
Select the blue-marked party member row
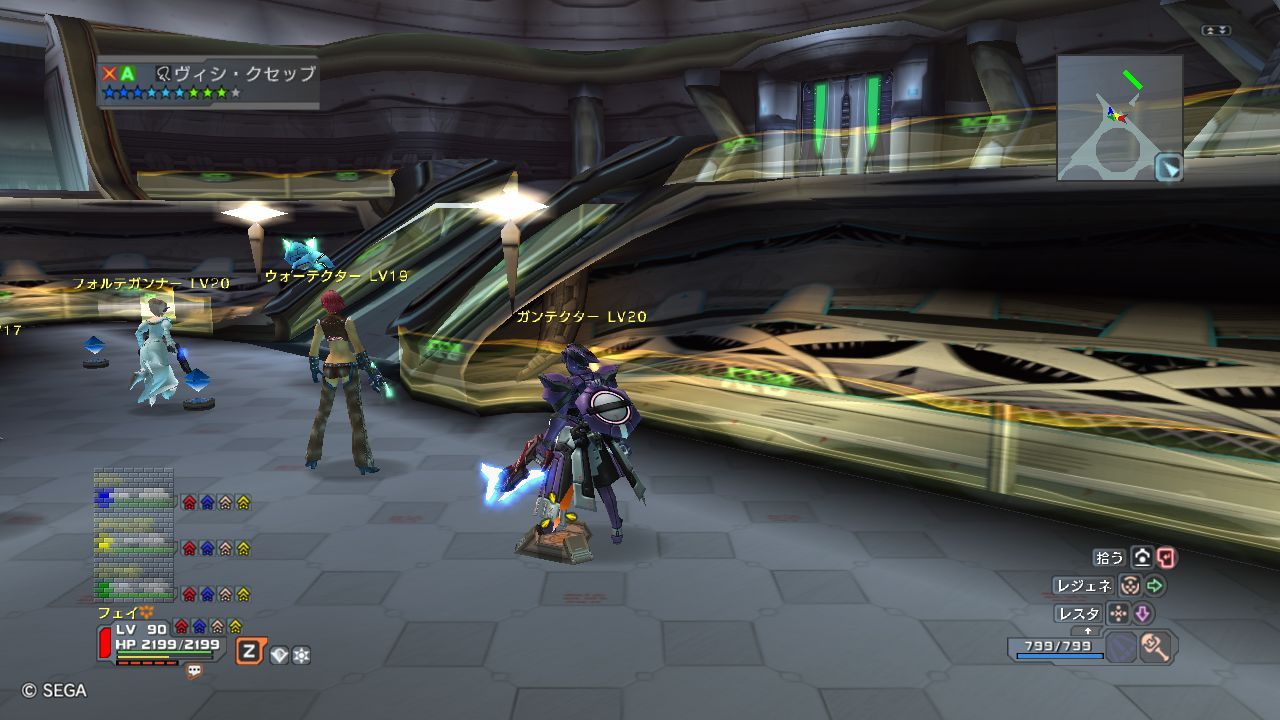click(x=134, y=499)
